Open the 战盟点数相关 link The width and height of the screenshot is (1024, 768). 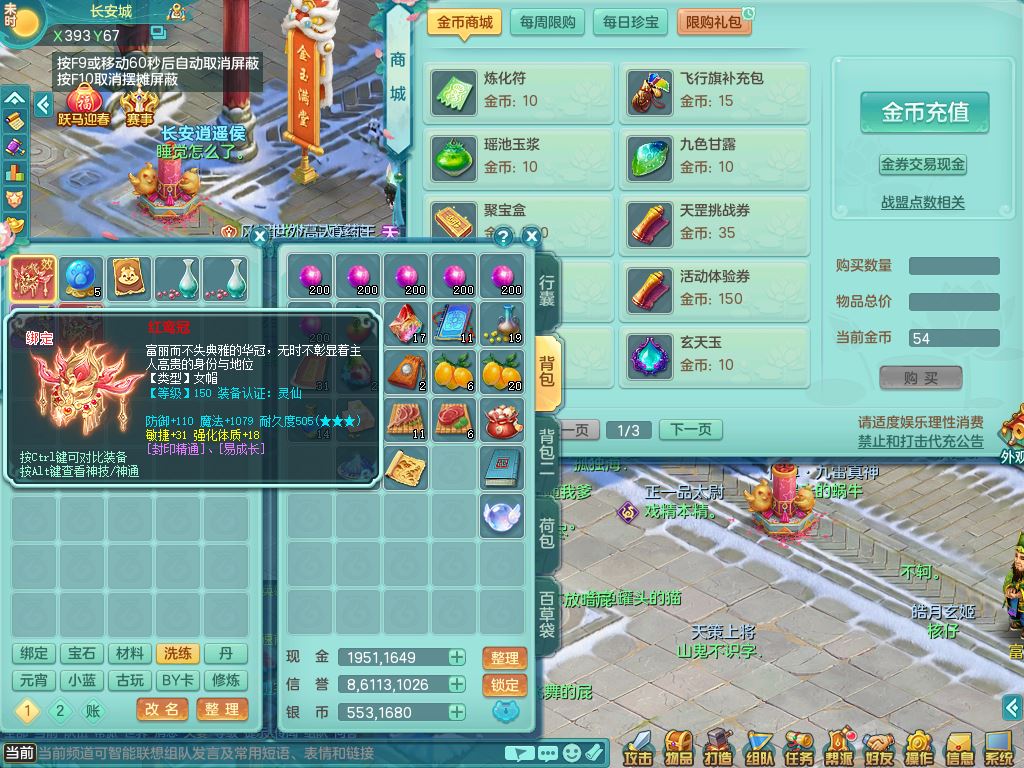922,202
